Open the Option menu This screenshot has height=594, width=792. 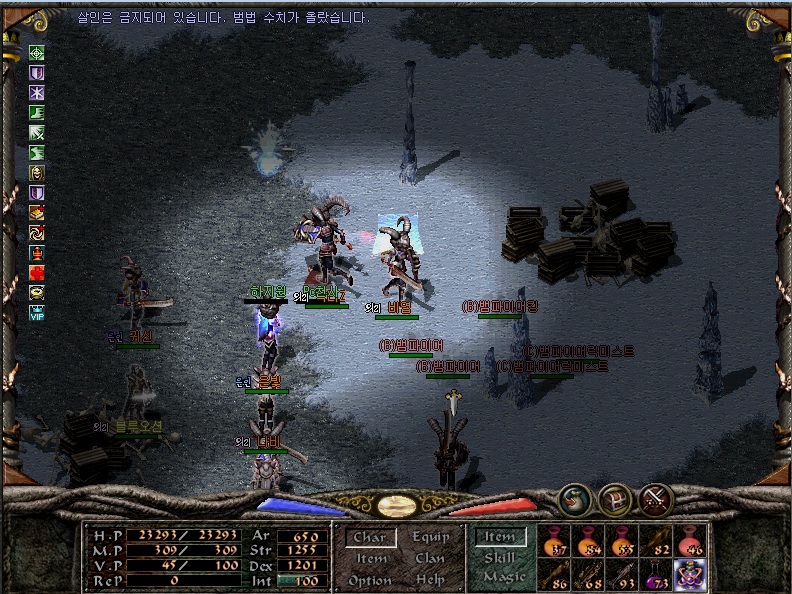click(x=369, y=580)
